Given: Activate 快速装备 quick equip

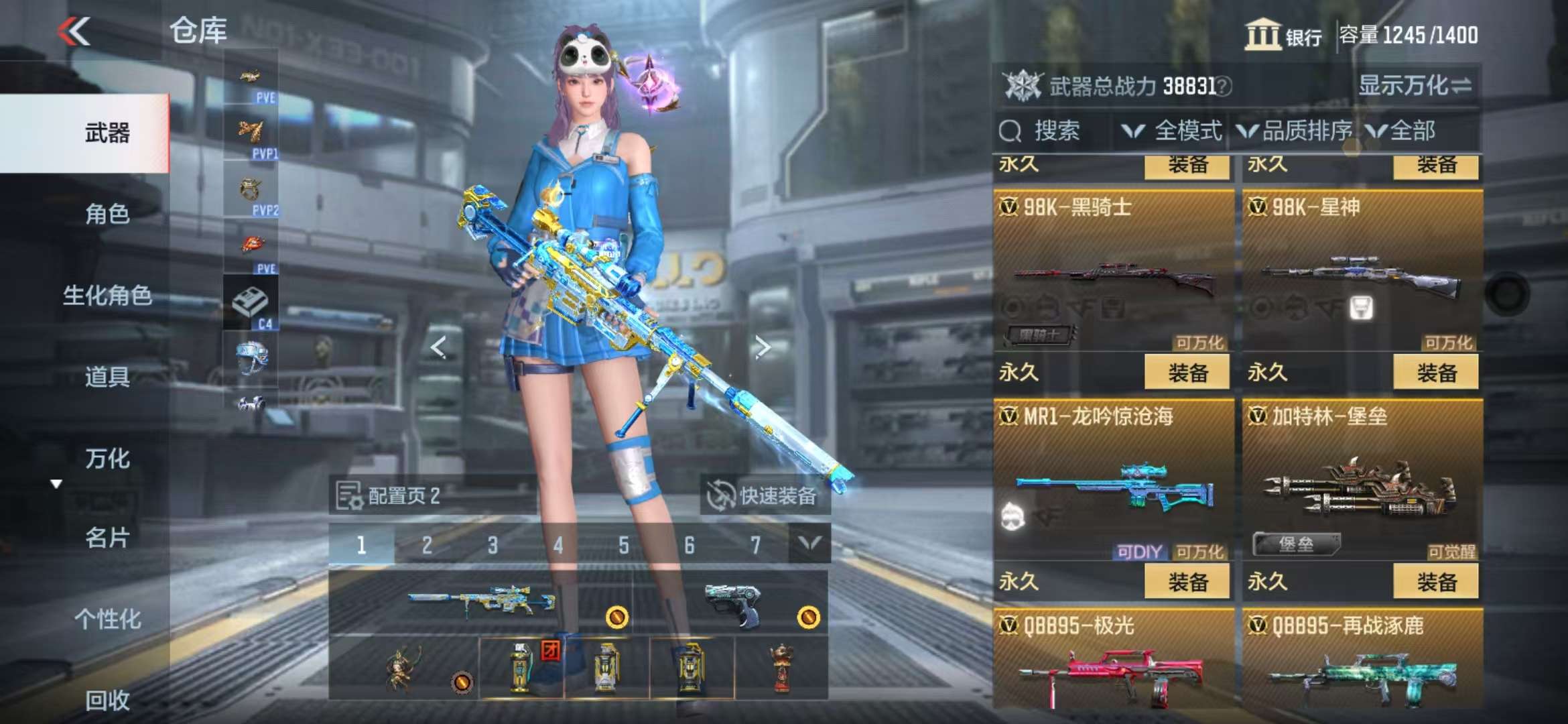Looking at the screenshot, I should [765, 496].
